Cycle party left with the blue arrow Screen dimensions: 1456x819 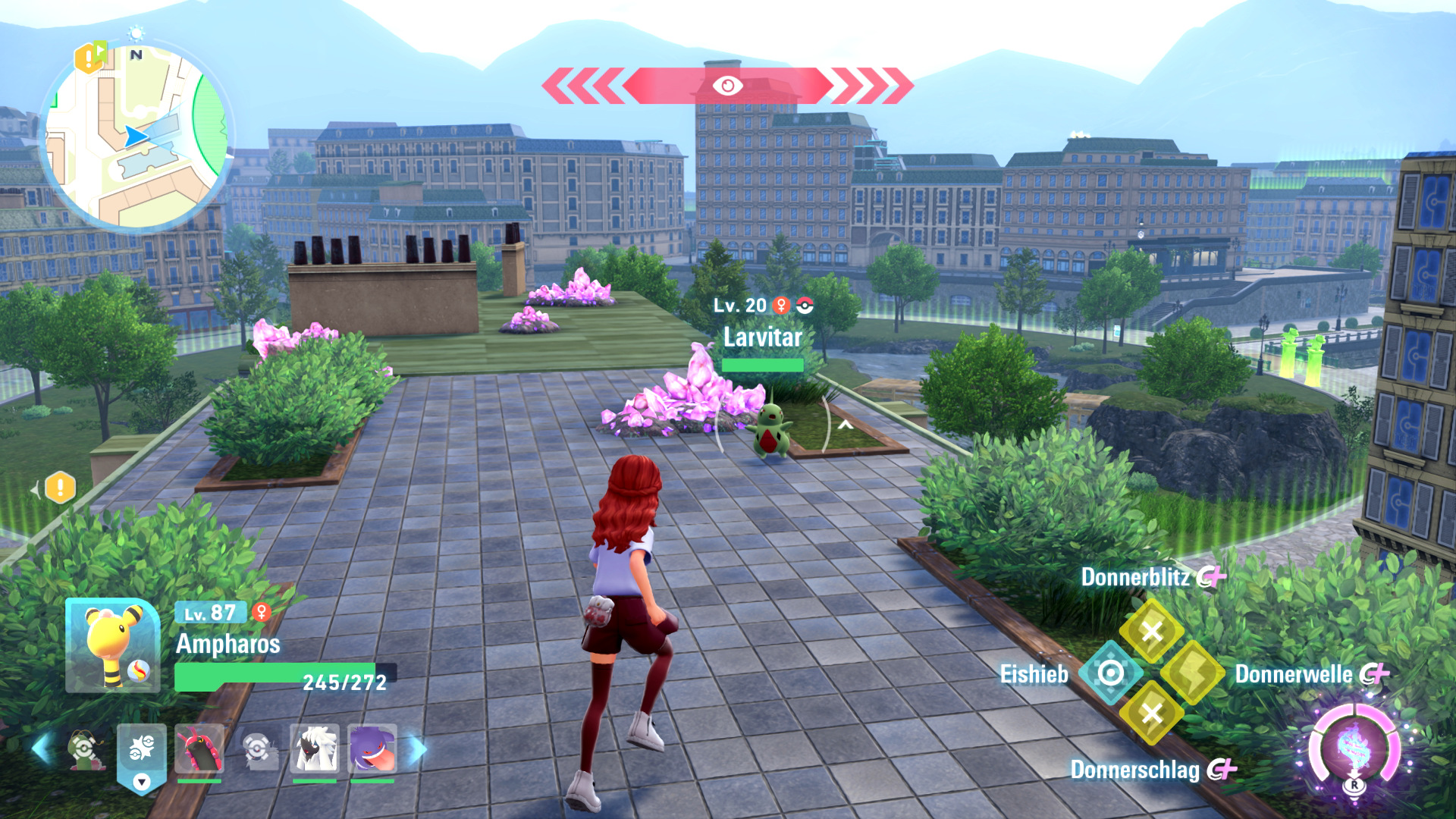[x=42, y=748]
